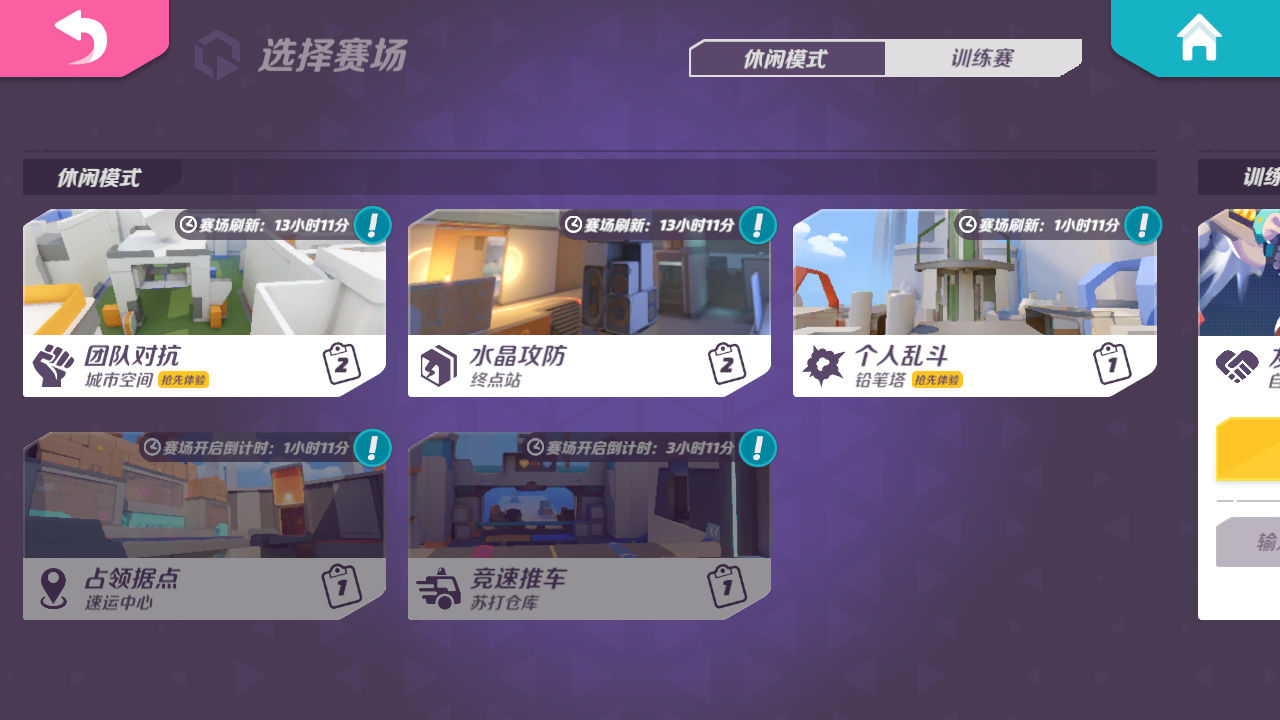The width and height of the screenshot is (1280, 720).
Task: Click the home icon at top right
Action: click(x=1201, y=38)
